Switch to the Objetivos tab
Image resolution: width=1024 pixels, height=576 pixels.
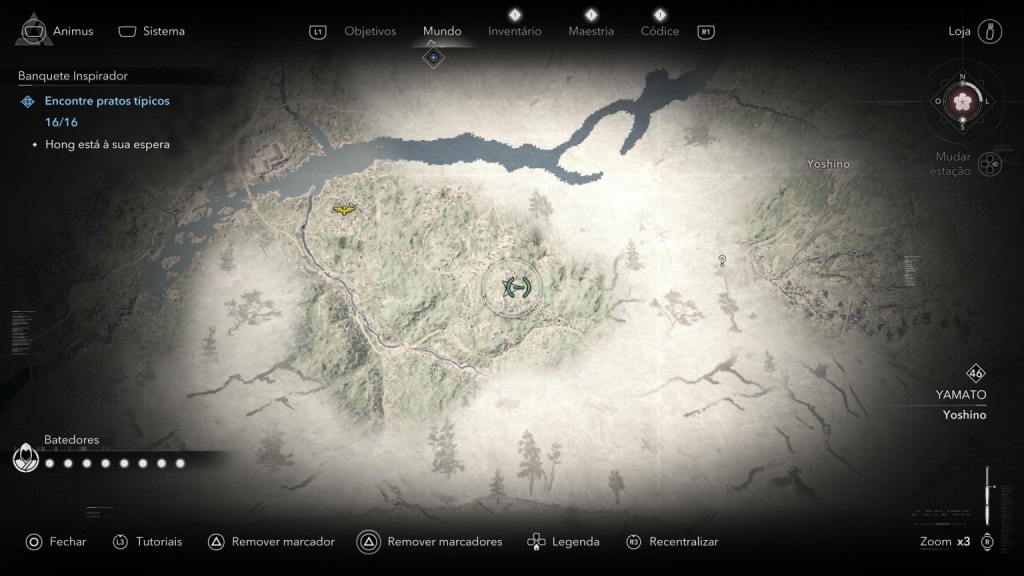(370, 31)
